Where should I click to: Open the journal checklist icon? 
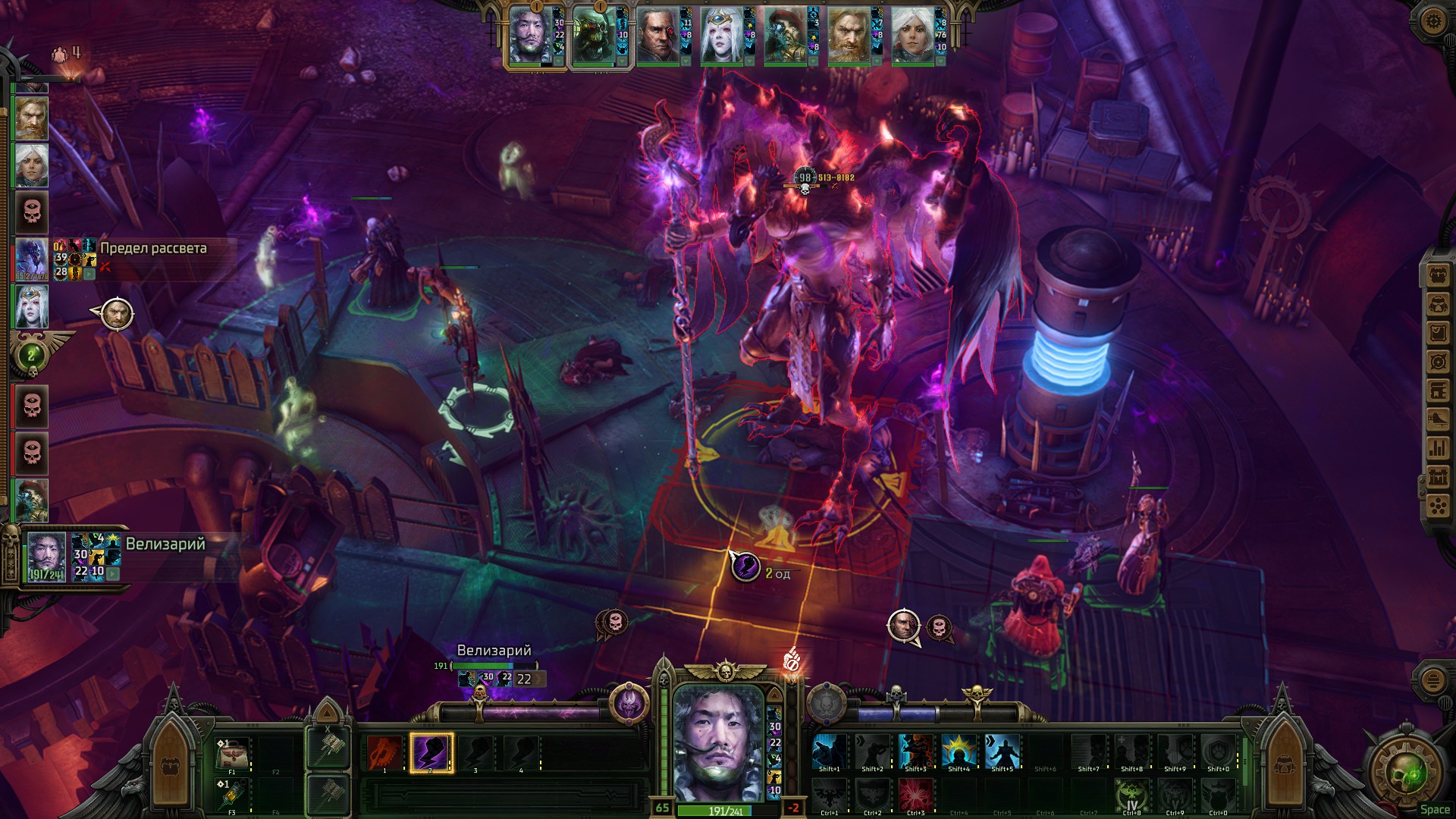1438,333
